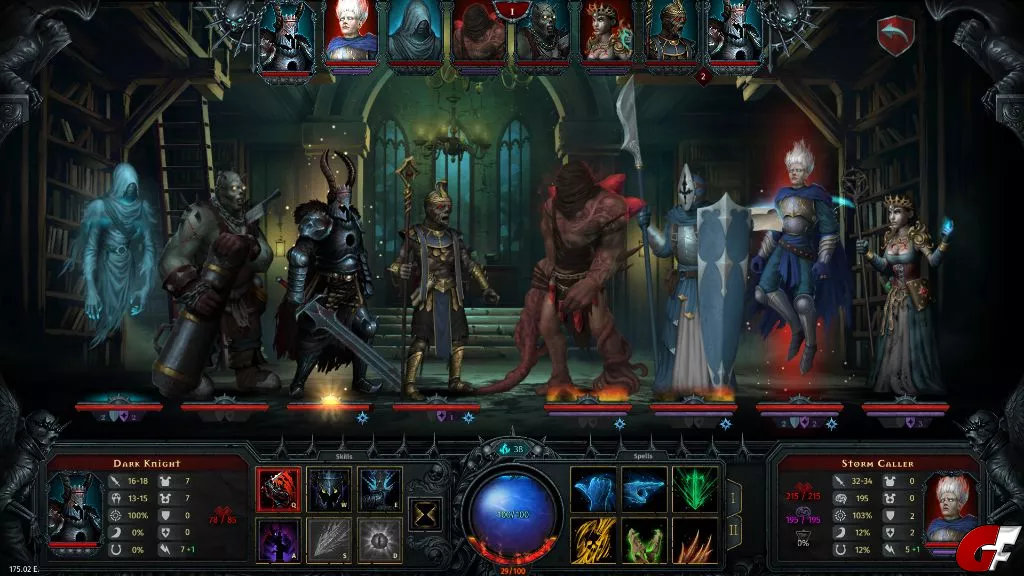Open the Dark Knight portrait in unit panel
1024x576 pixels.
(75, 509)
